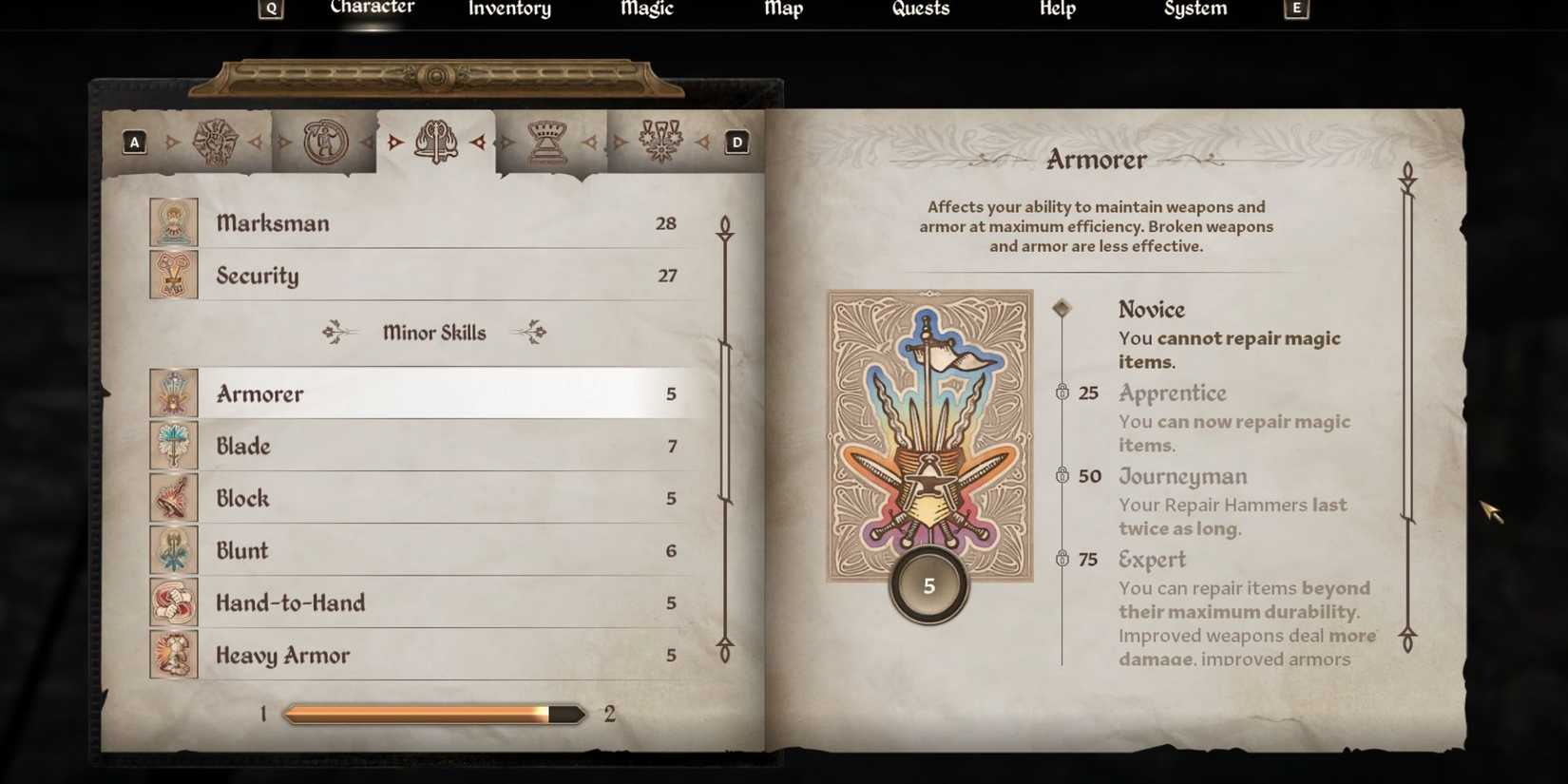This screenshot has width=1568, height=784.
Task: Click the padlock beside Apprentice rank
Action: click(x=1062, y=392)
